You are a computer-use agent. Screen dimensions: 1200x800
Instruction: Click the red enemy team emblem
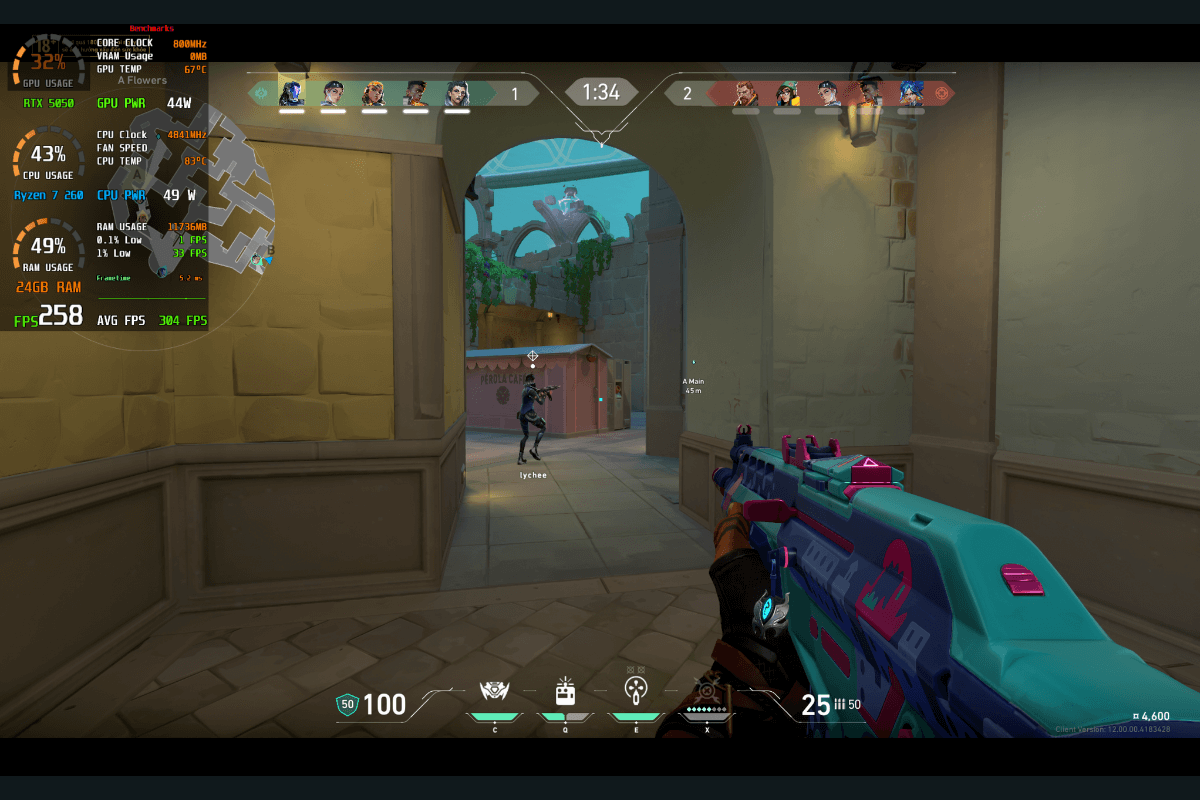click(941, 93)
